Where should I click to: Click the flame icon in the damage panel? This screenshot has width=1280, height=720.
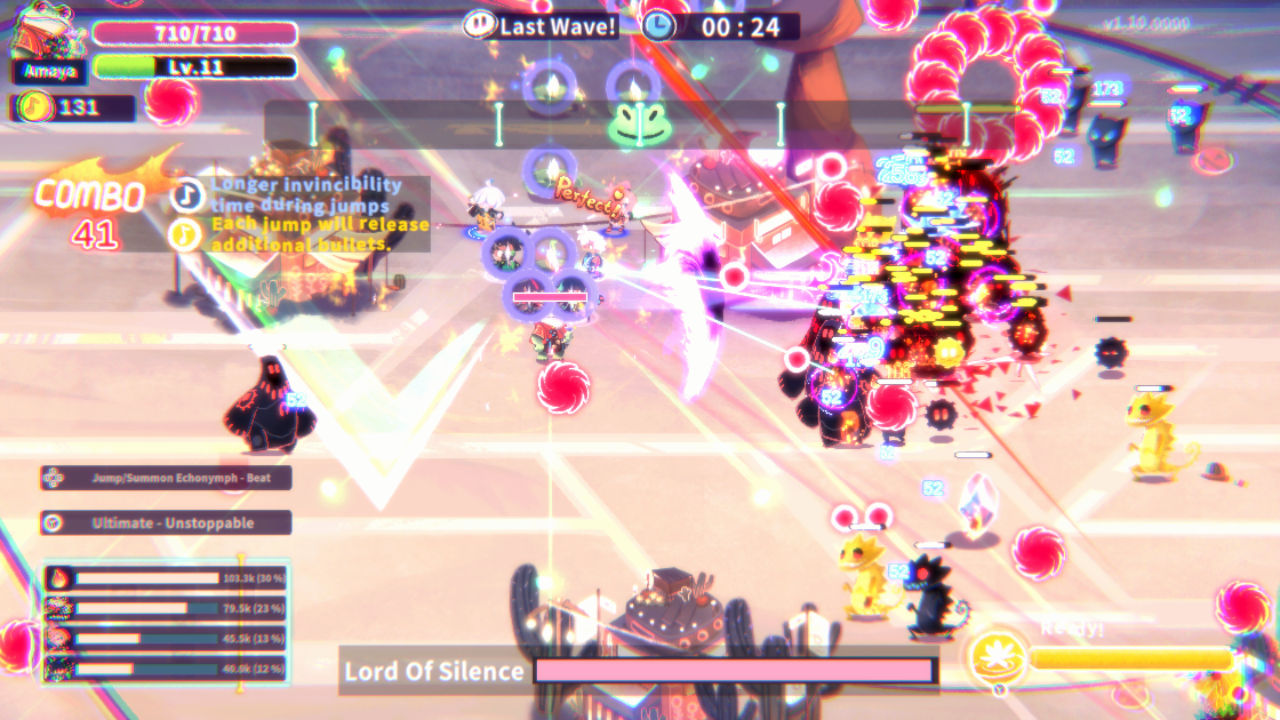(58, 577)
